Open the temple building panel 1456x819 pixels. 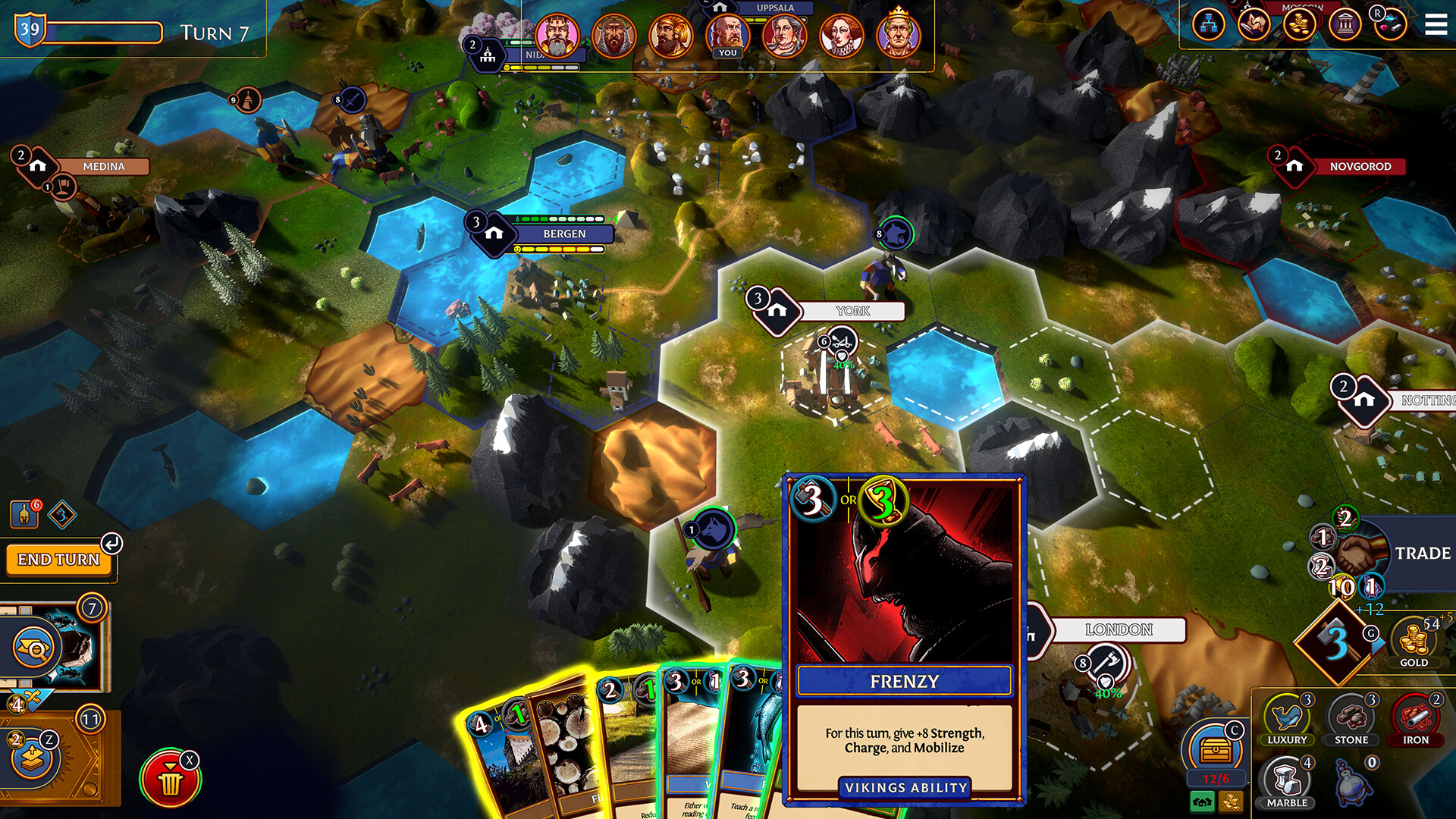pos(1345,25)
